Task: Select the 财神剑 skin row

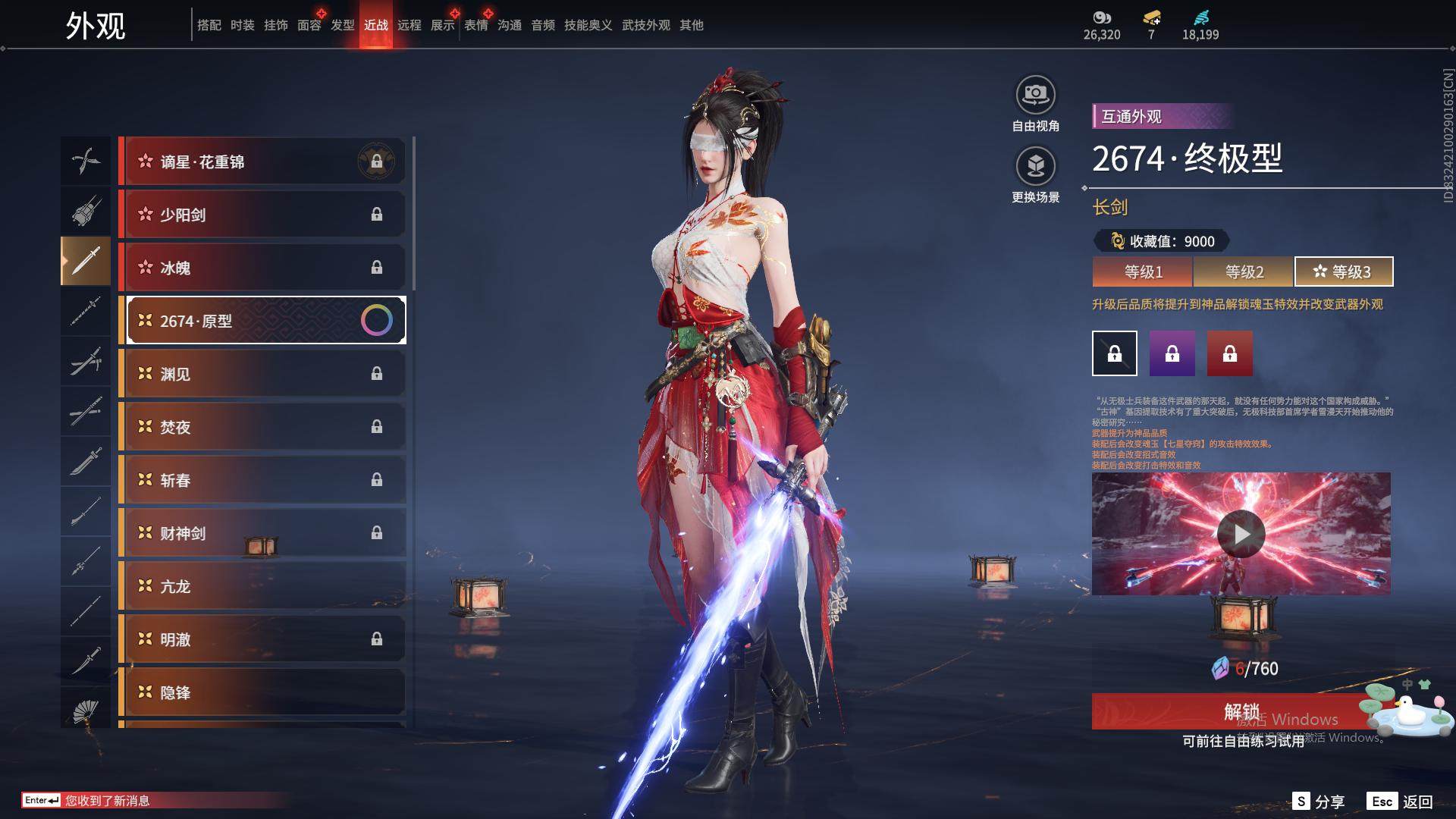Action: tap(262, 533)
